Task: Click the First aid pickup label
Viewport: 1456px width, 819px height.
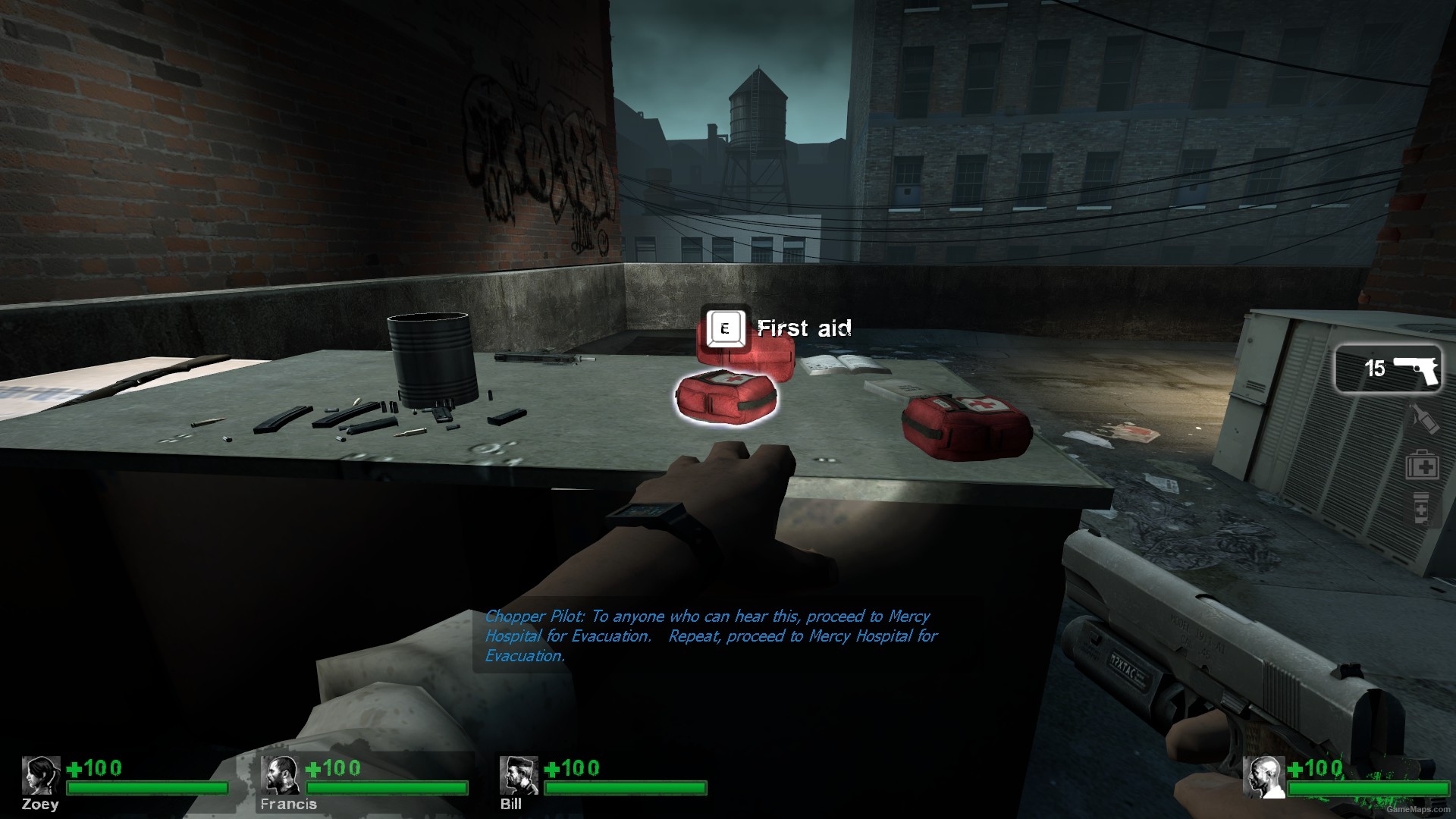Action: 804,328
